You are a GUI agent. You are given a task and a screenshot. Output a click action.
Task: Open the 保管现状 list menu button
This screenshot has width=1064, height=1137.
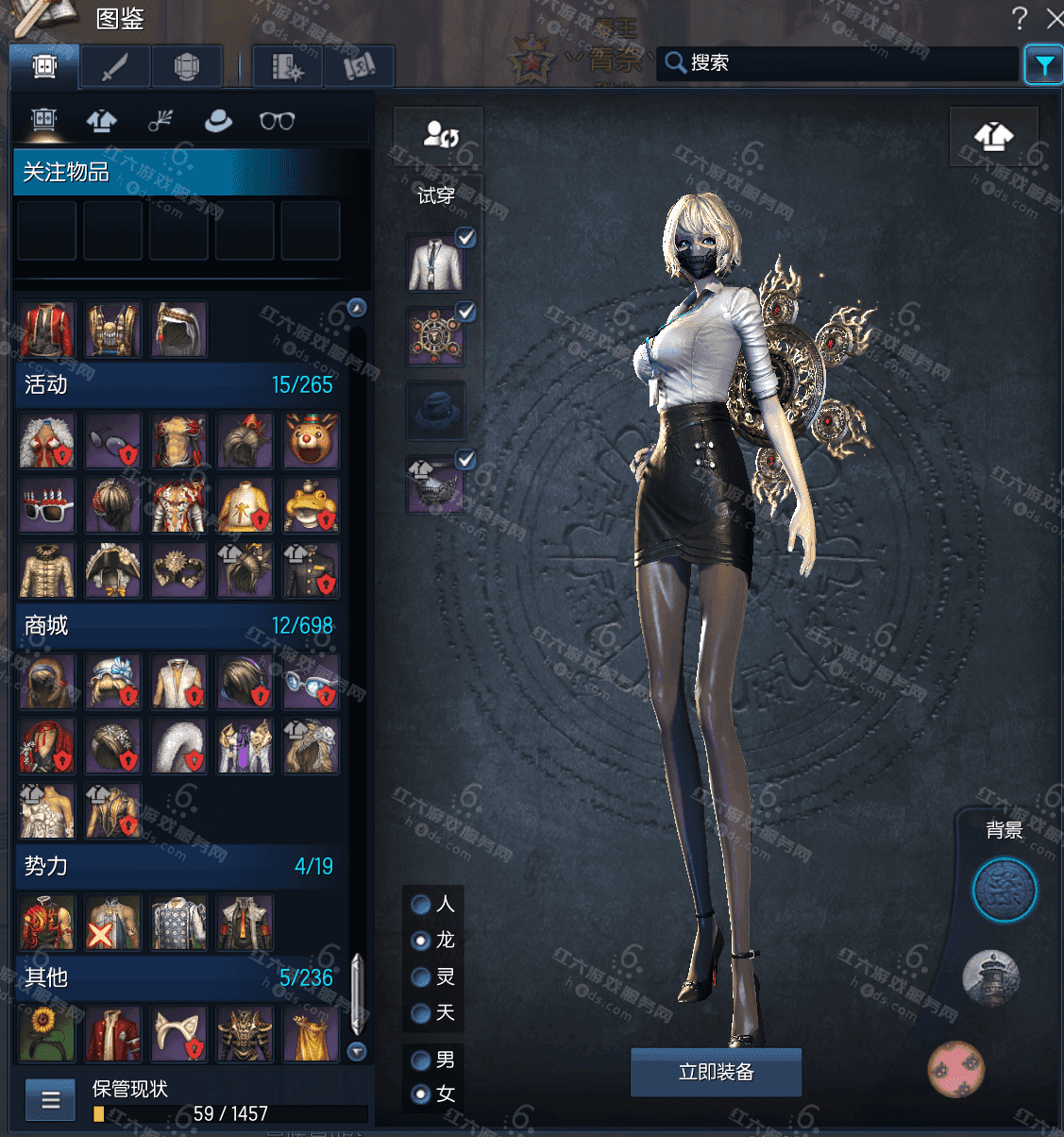click(50, 1100)
